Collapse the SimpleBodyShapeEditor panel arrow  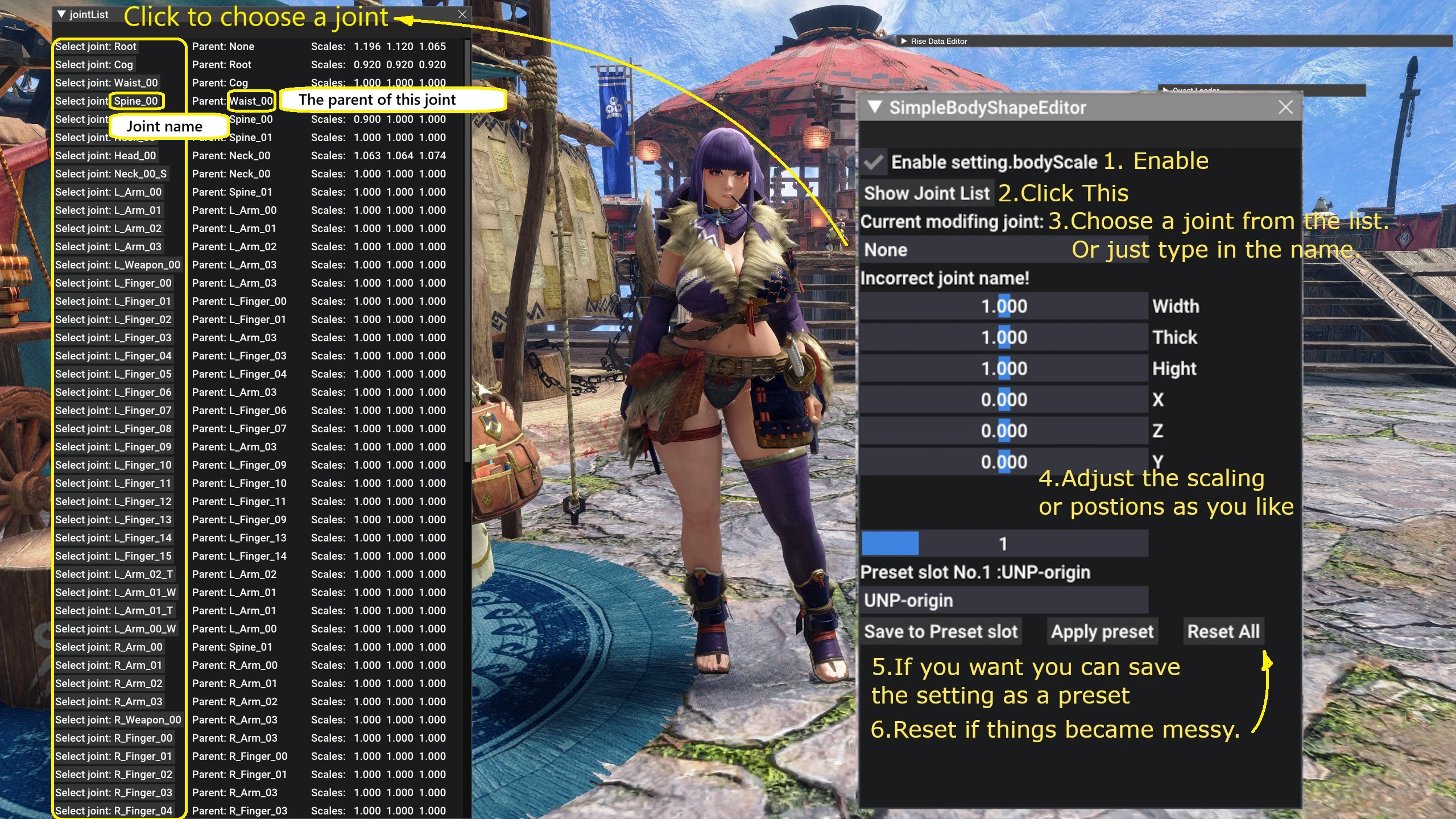tap(875, 107)
